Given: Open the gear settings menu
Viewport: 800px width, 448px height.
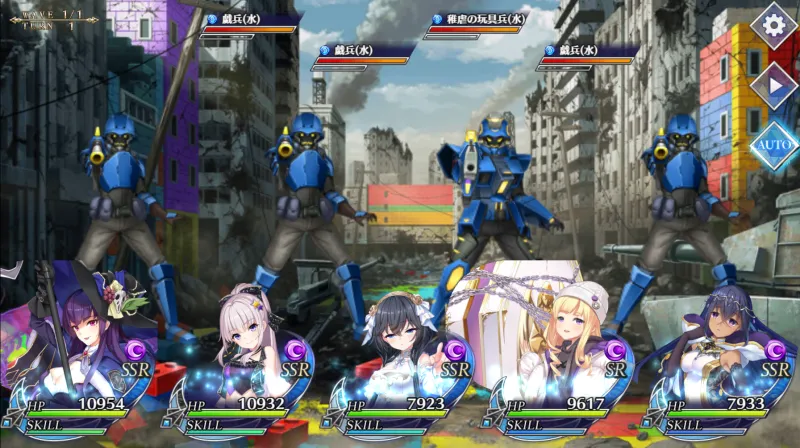Looking at the screenshot, I should pos(773,25).
